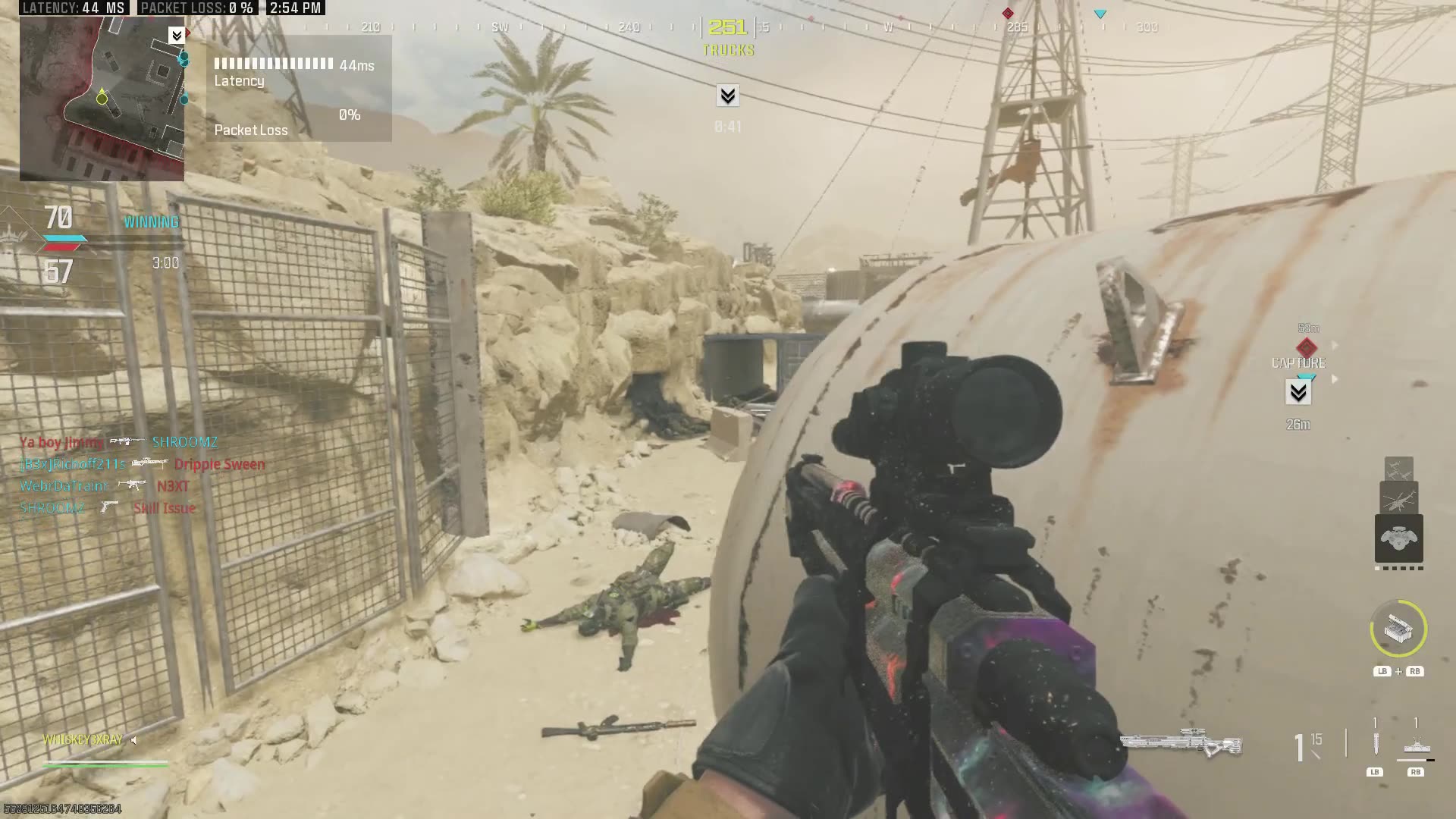
Task: Select the attack helicopter killstreak icon
Action: click(x=1399, y=498)
